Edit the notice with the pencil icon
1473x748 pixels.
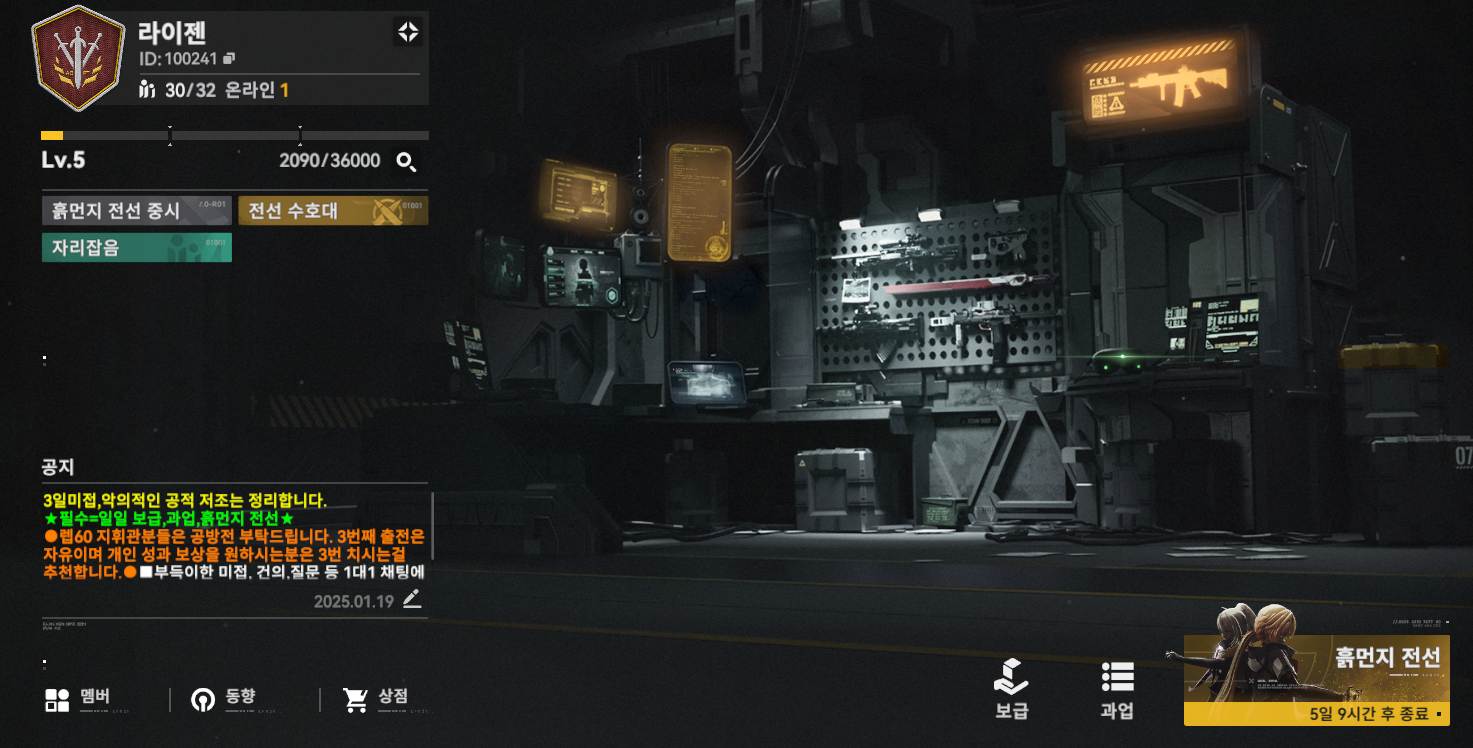coord(412,600)
